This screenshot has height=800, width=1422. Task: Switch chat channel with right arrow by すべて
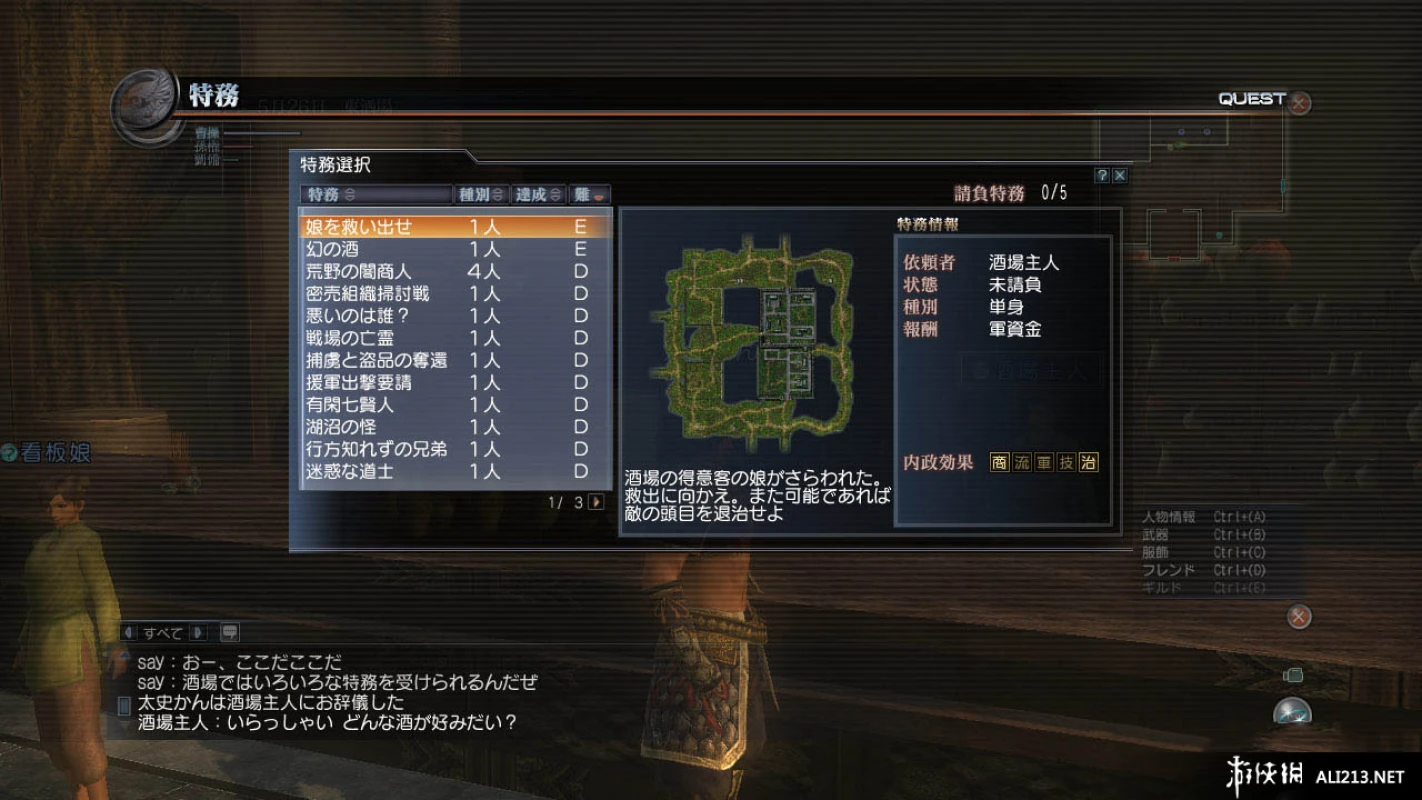click(198, 632)
